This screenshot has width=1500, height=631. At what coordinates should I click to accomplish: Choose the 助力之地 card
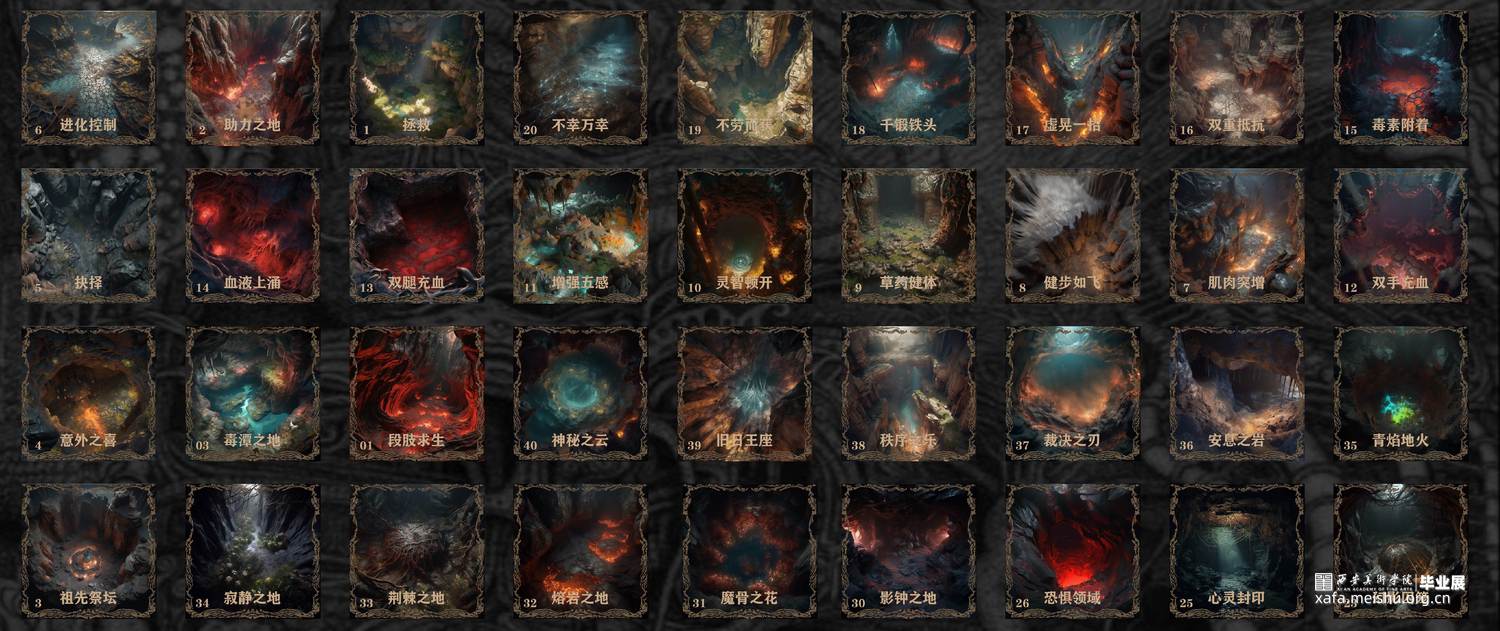[x=252, y=77]
